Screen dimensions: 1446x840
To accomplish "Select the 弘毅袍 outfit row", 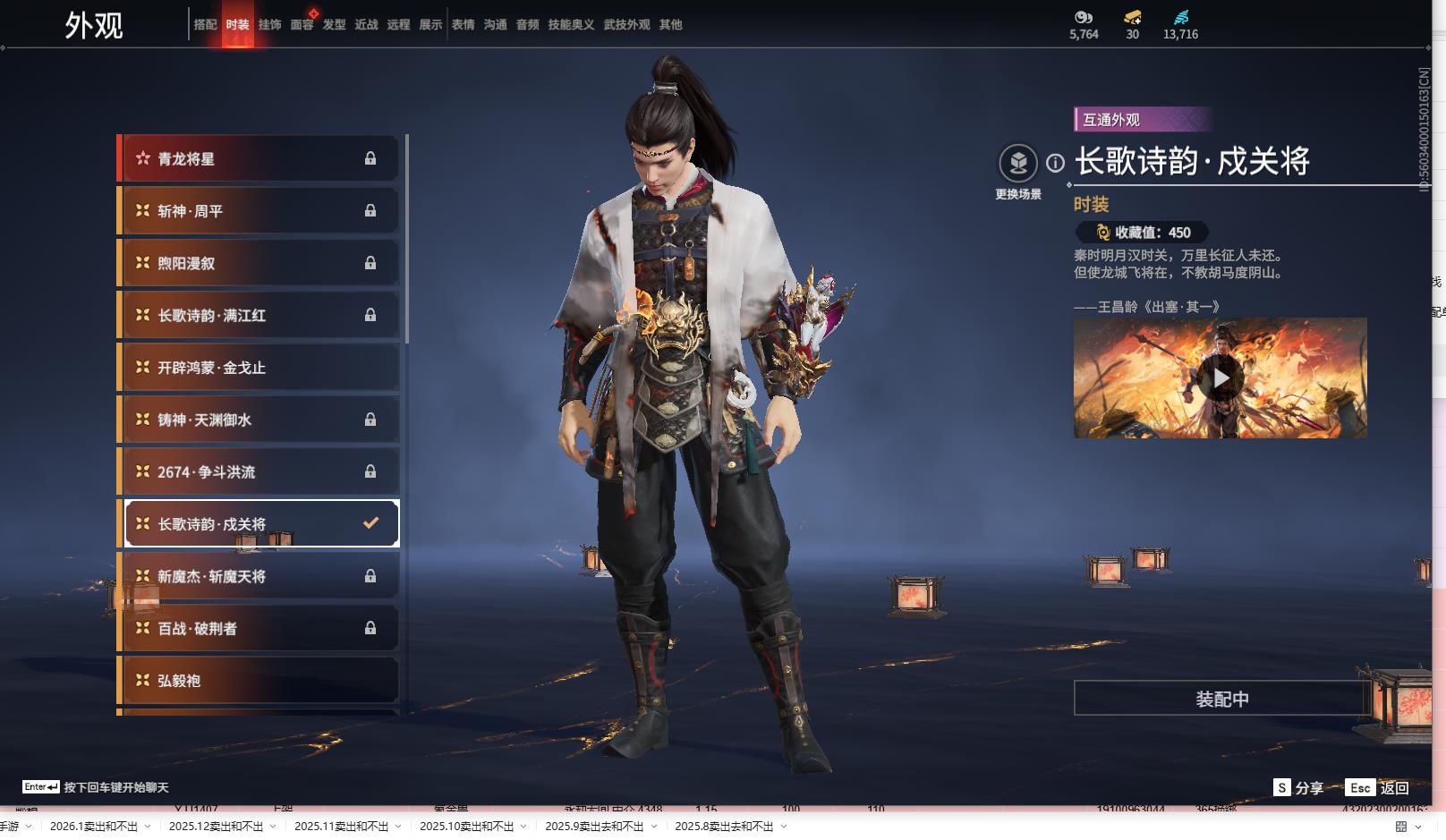I will tap(259, 681).
